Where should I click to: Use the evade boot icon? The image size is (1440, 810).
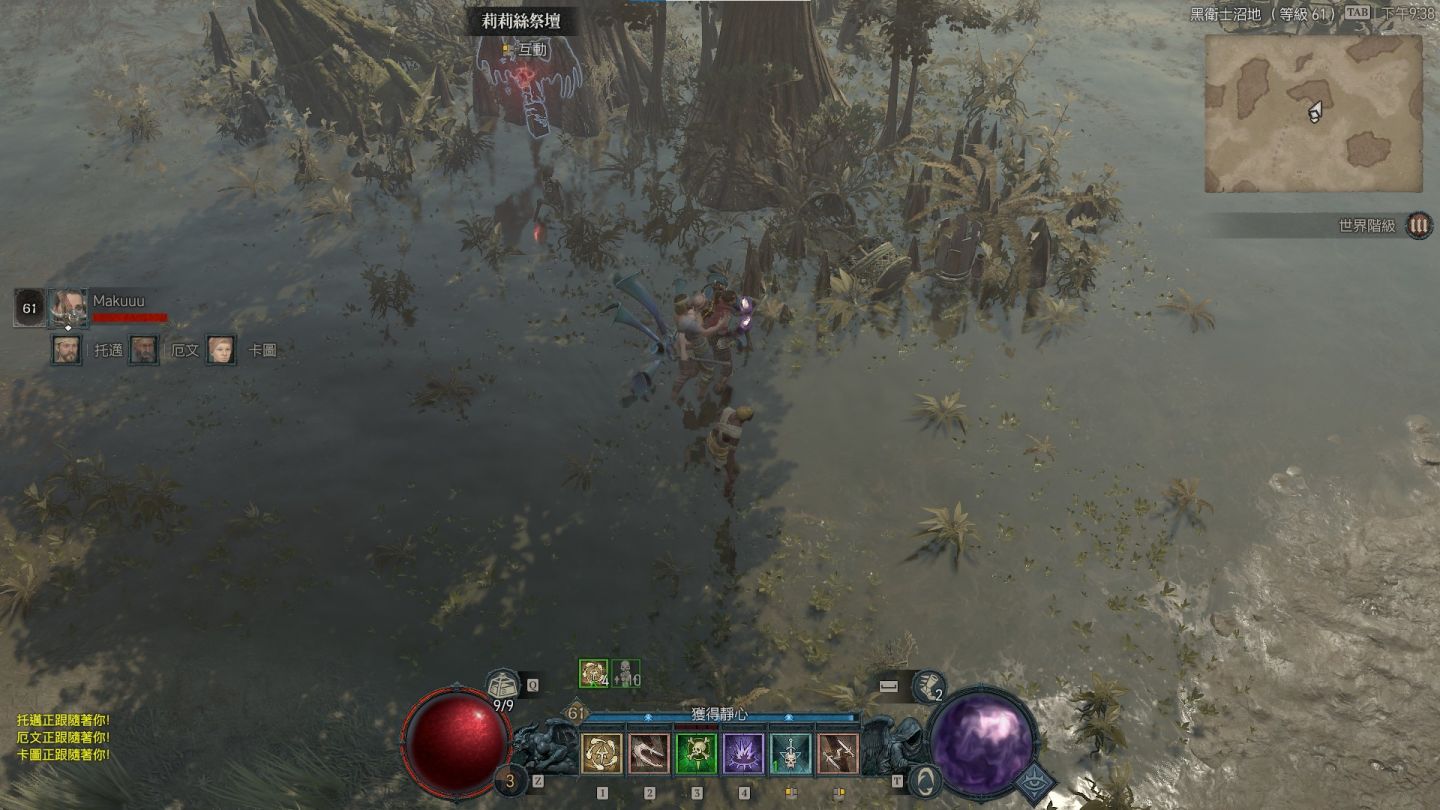(928, 686)
